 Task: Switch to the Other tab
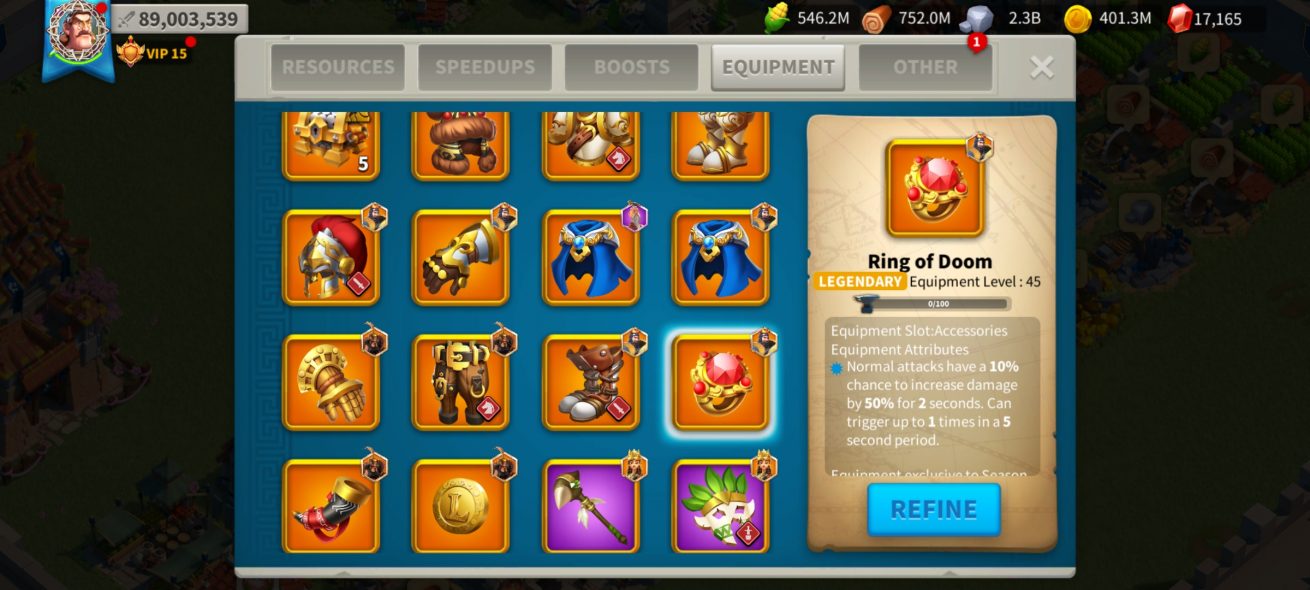coord(925,67)
